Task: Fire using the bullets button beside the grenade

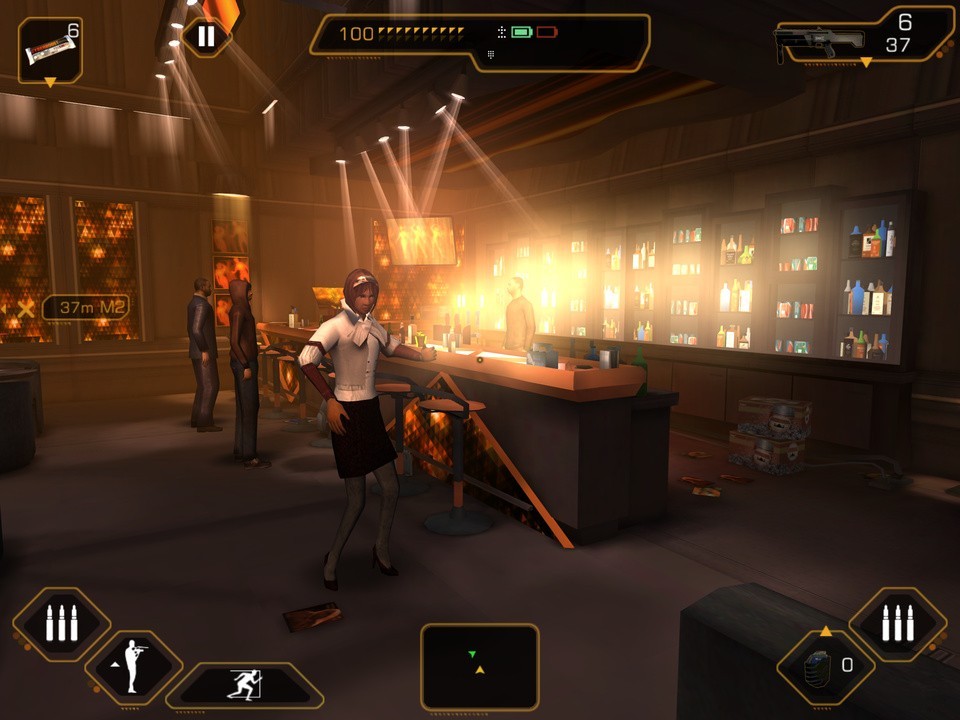Action: point(897,623)
